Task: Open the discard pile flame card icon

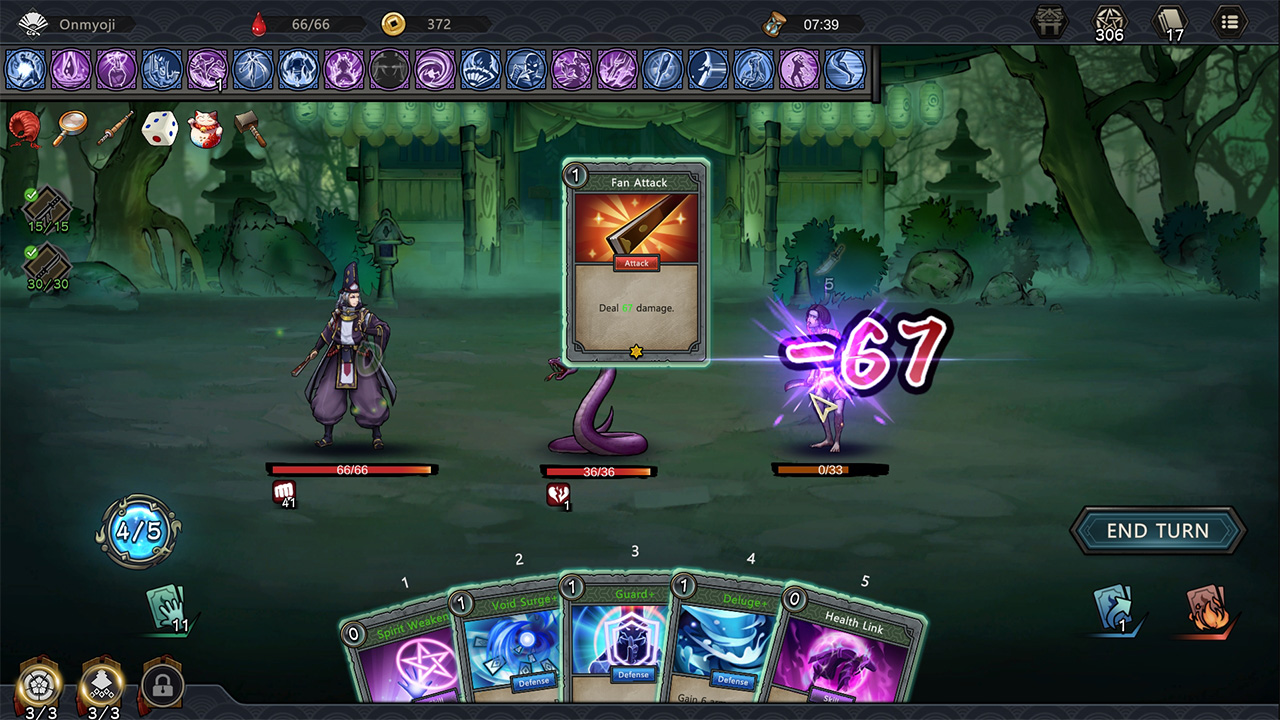Action: tap(1209, 610)
